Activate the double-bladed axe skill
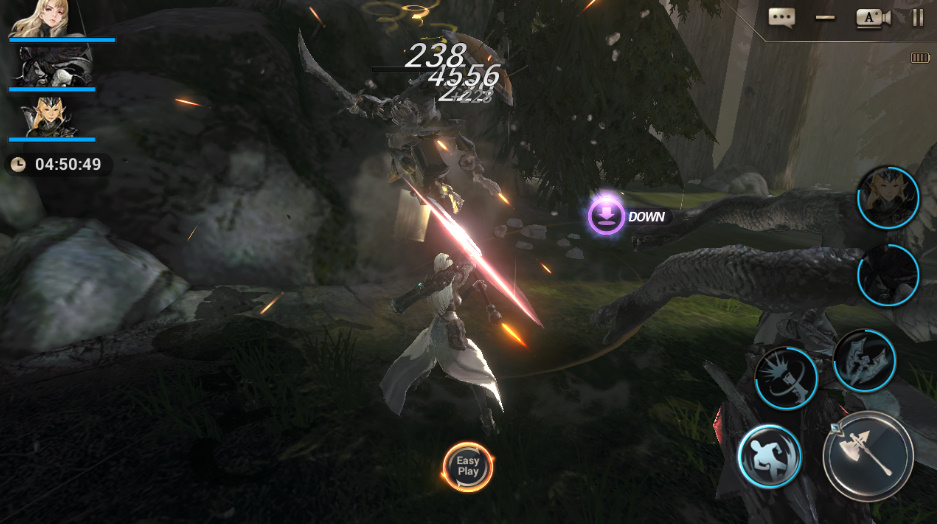The image size is (937, 524). (863, 360)
